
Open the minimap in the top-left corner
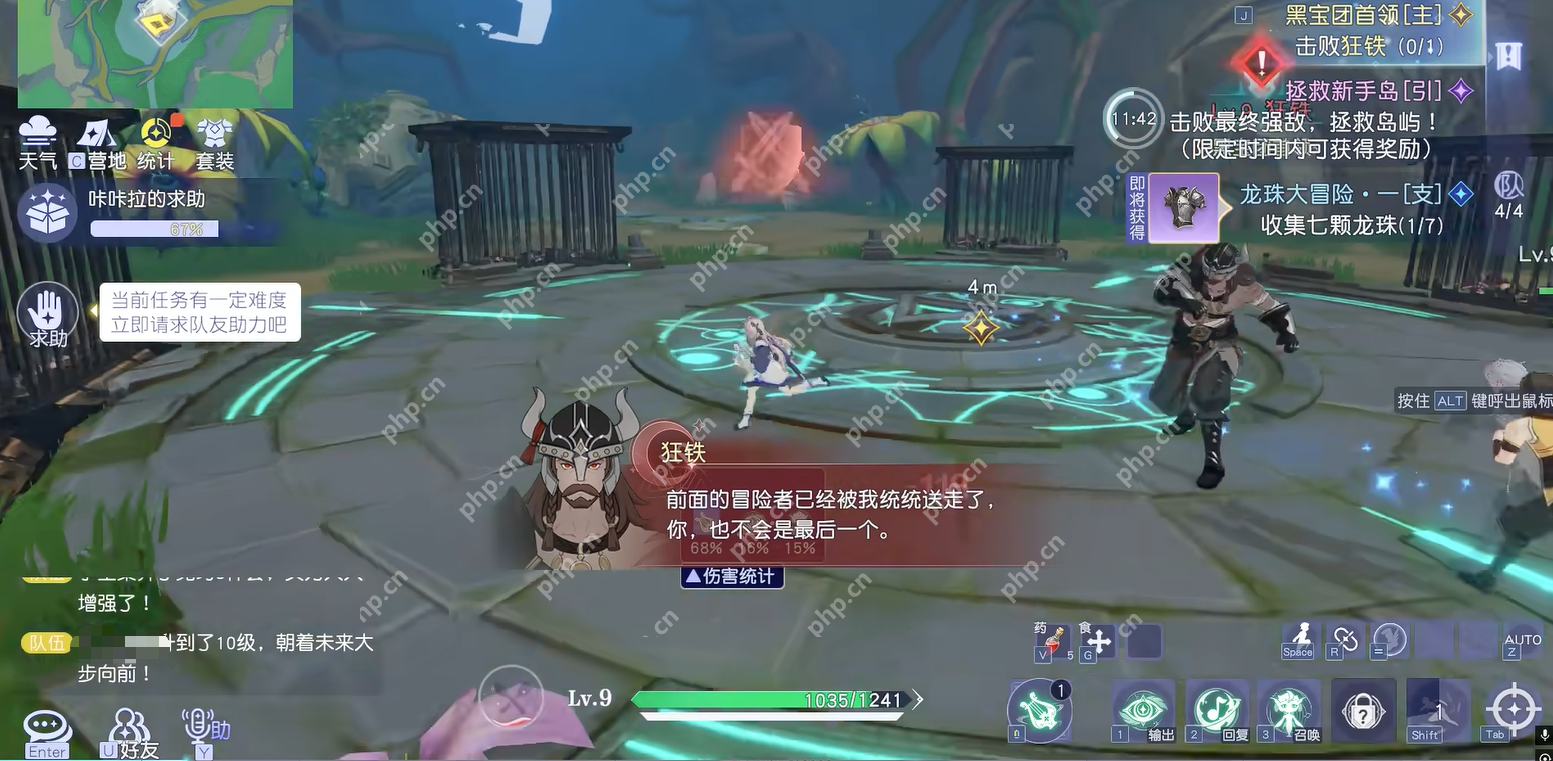(155, 52)
